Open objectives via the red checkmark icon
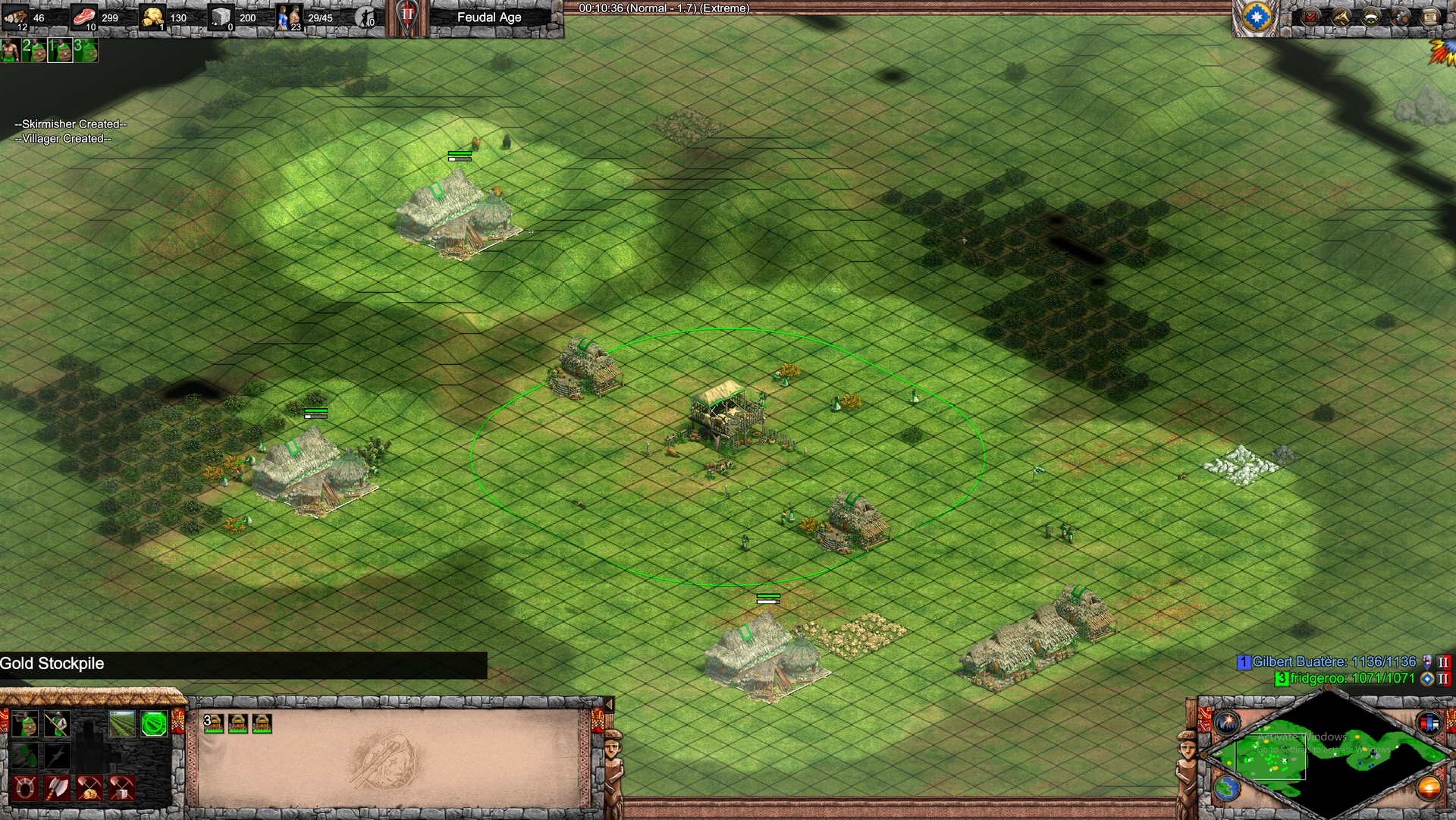 point(1311,17)
